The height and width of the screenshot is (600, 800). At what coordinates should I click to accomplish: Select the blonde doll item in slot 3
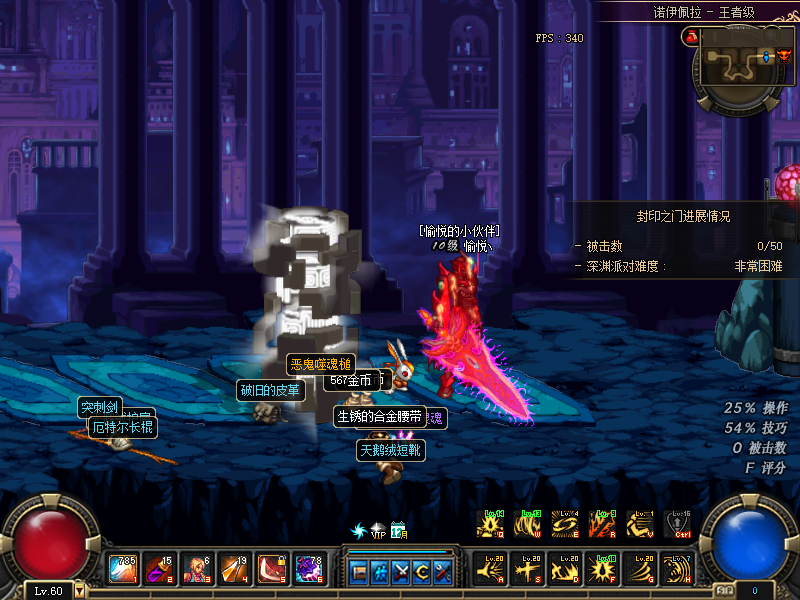pos(197,568)
